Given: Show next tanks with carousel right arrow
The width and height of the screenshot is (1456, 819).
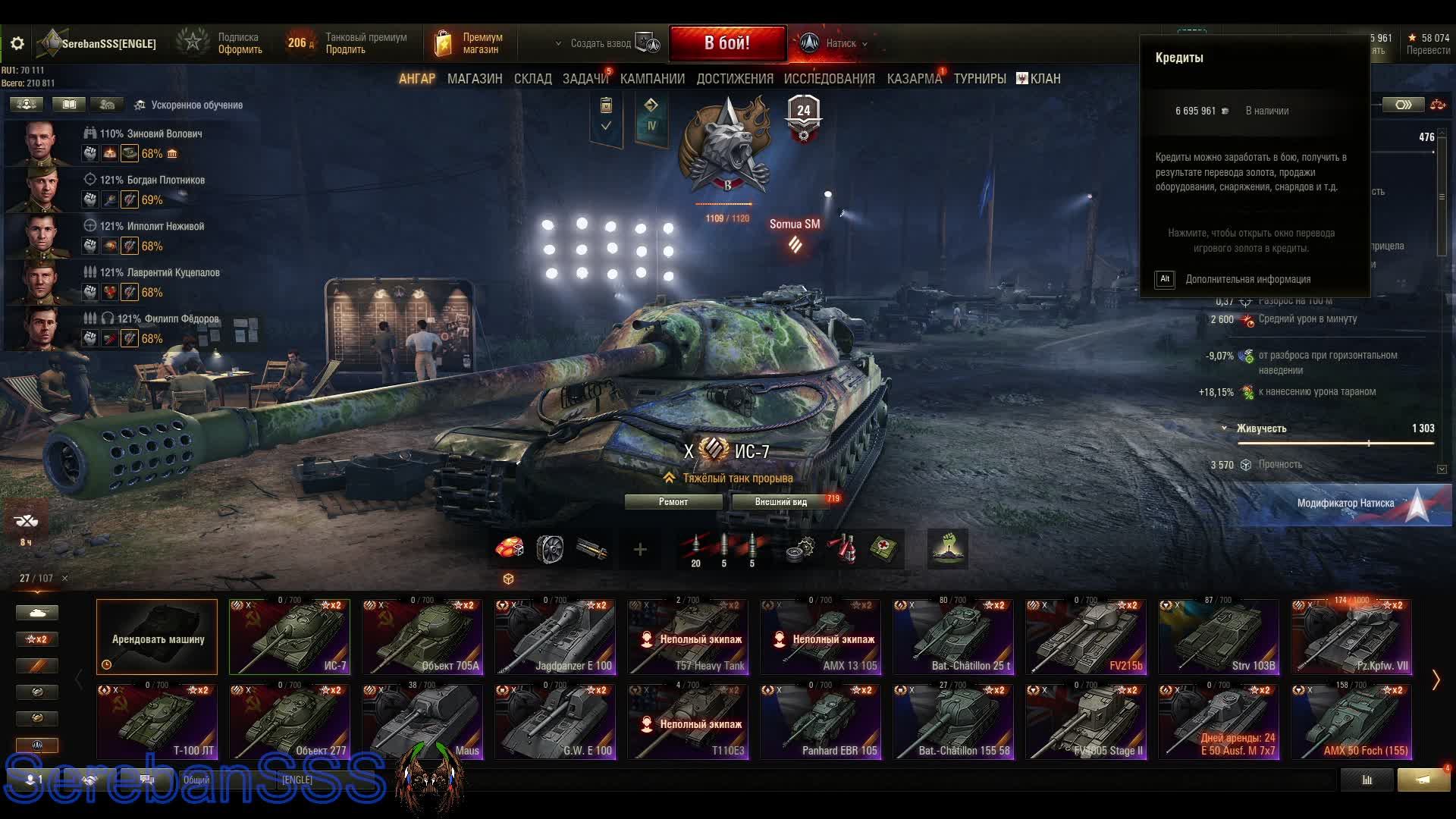Looking at the screenshot, I should coord(1435,679).
